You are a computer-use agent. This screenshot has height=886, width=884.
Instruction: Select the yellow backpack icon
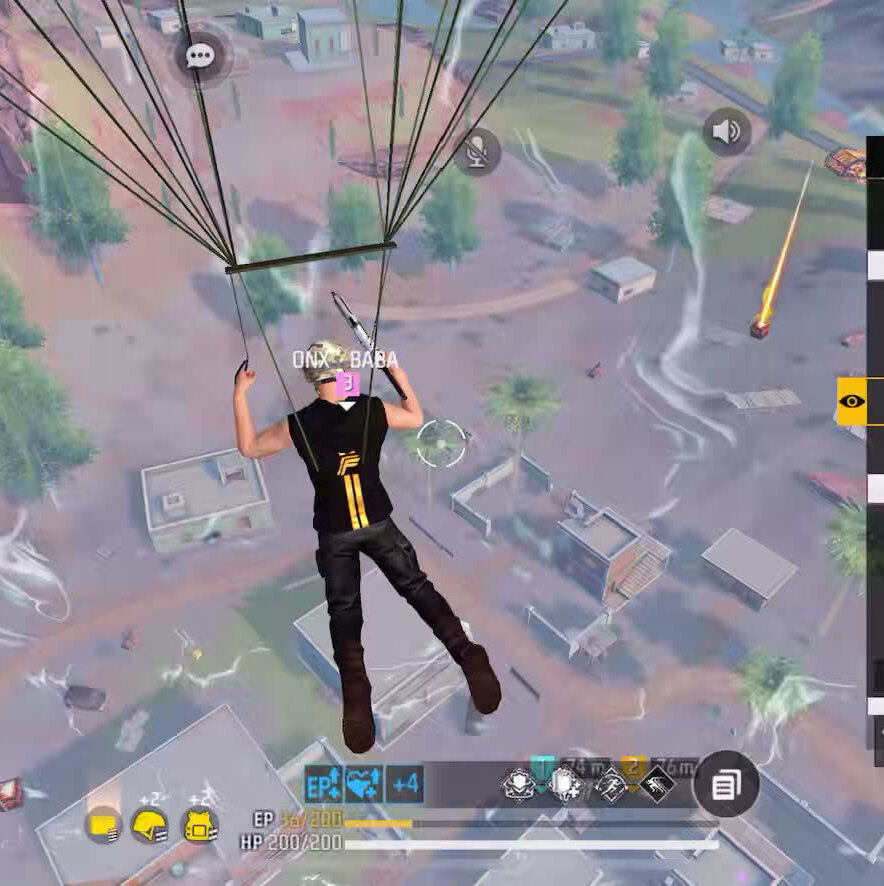tap(200, 825)
